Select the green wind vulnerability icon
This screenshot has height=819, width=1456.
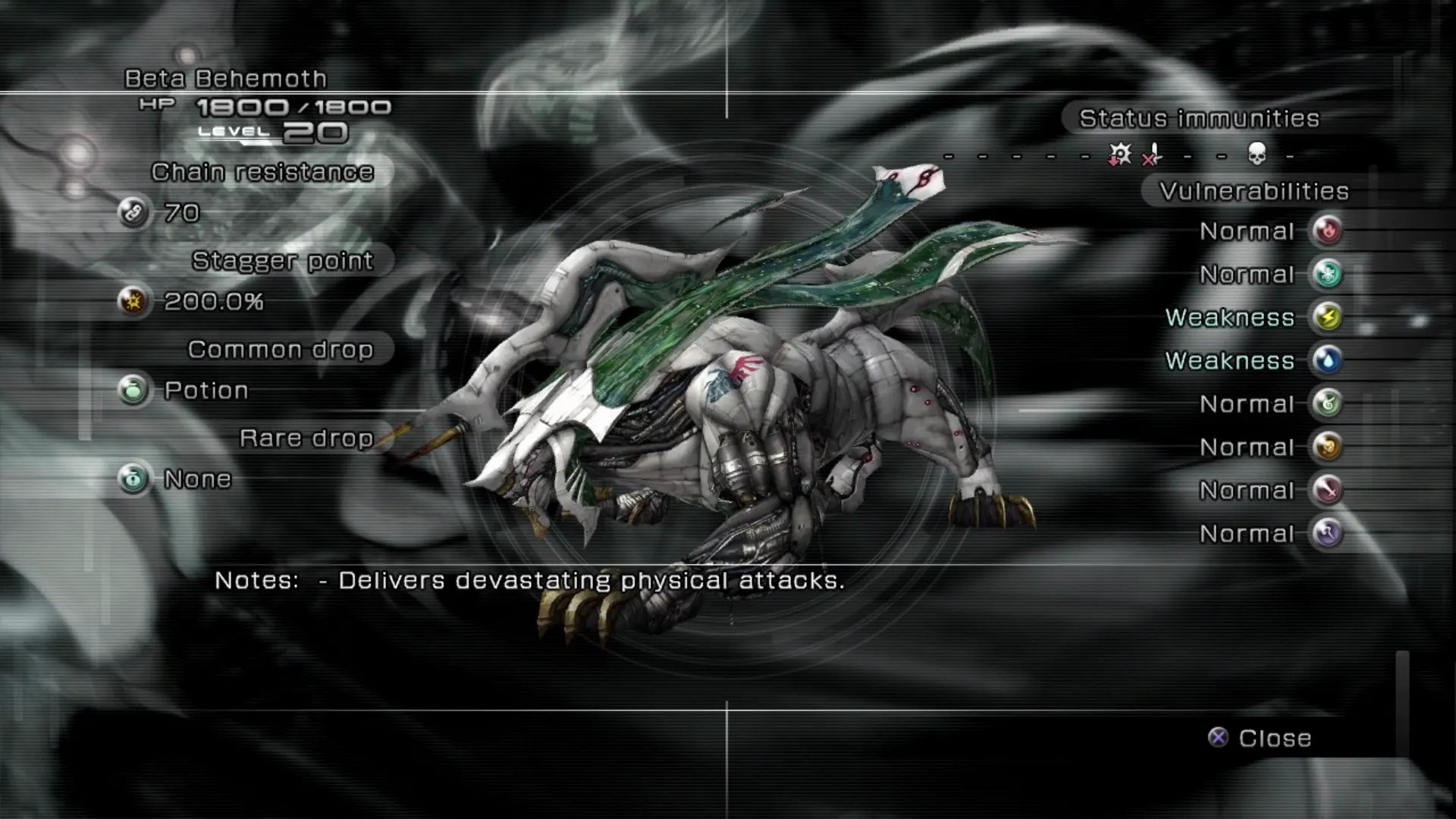1328,403
